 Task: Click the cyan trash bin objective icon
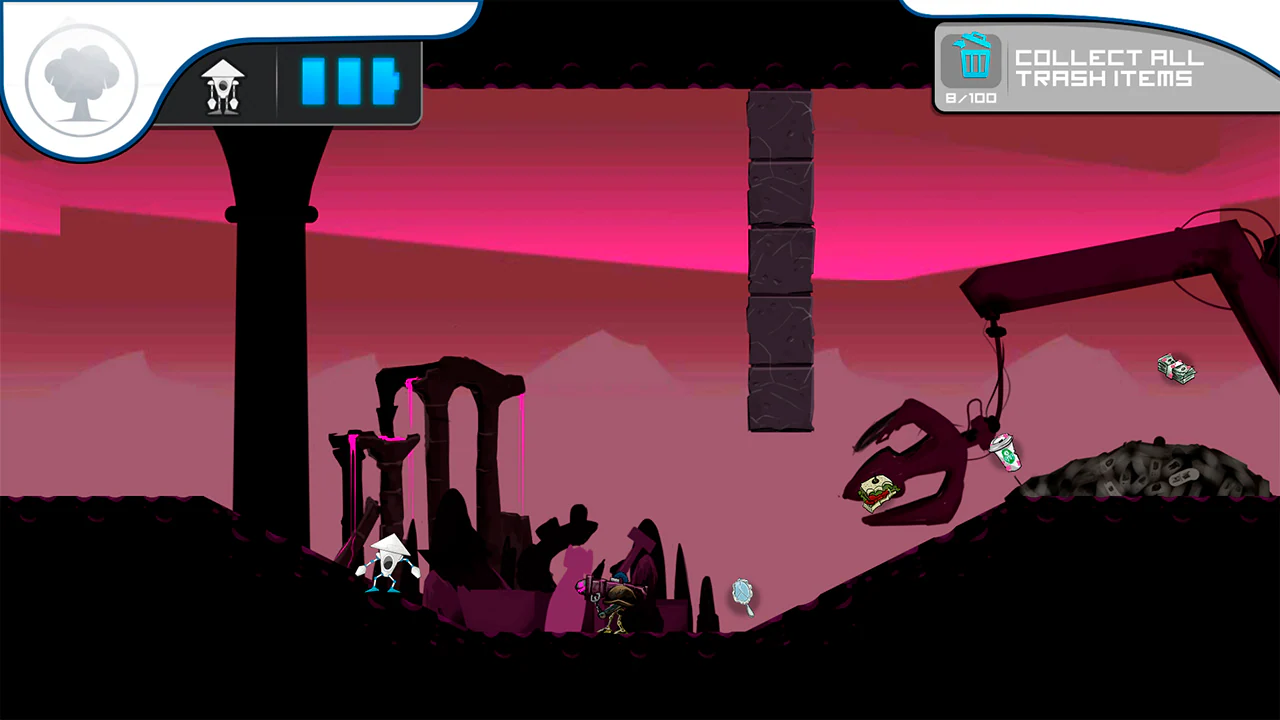pyautogui.click(x=971, y=62)
